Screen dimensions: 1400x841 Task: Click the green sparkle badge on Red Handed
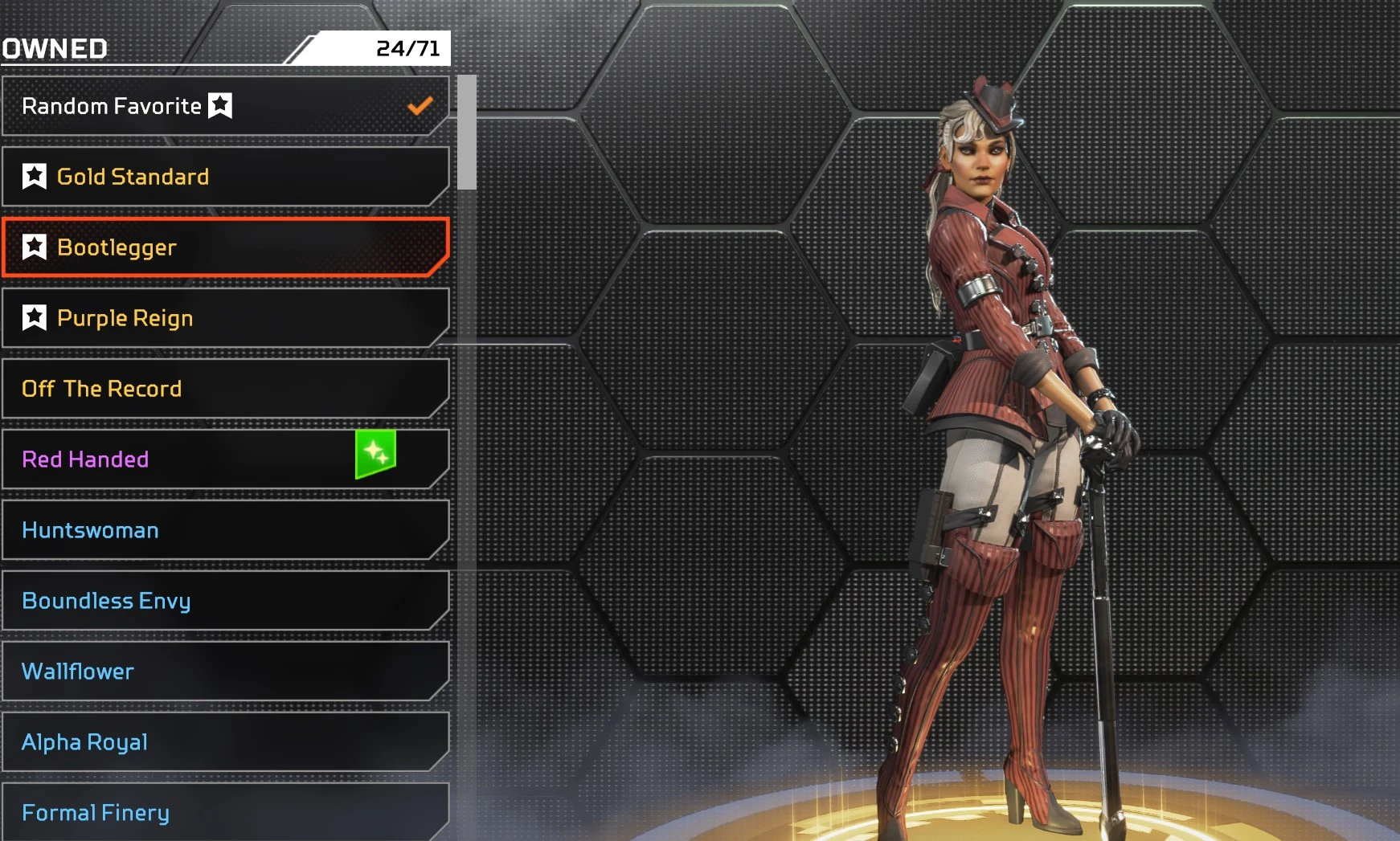click(375, 454)
